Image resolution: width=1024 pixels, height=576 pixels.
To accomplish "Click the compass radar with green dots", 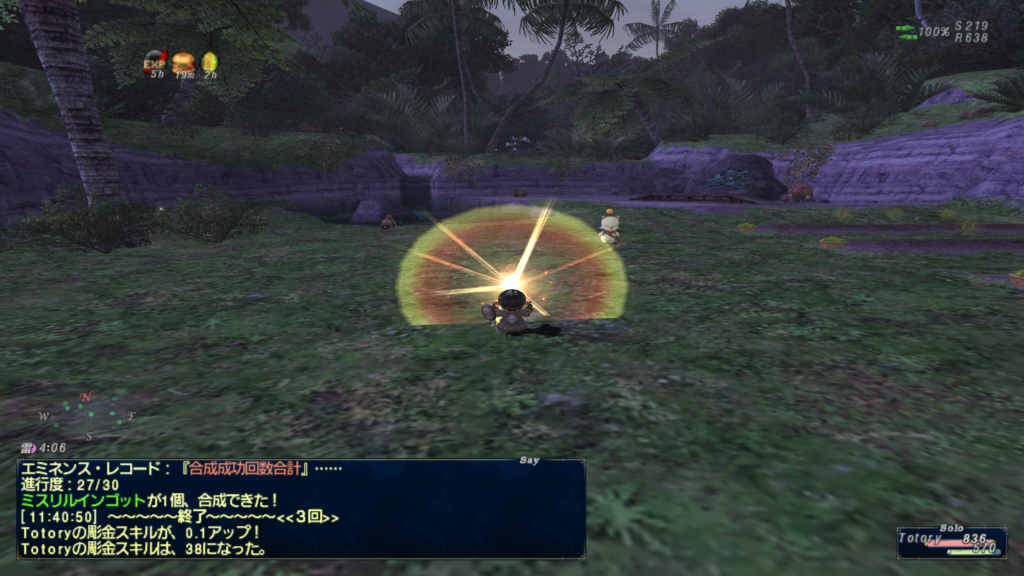I will 88,416.
